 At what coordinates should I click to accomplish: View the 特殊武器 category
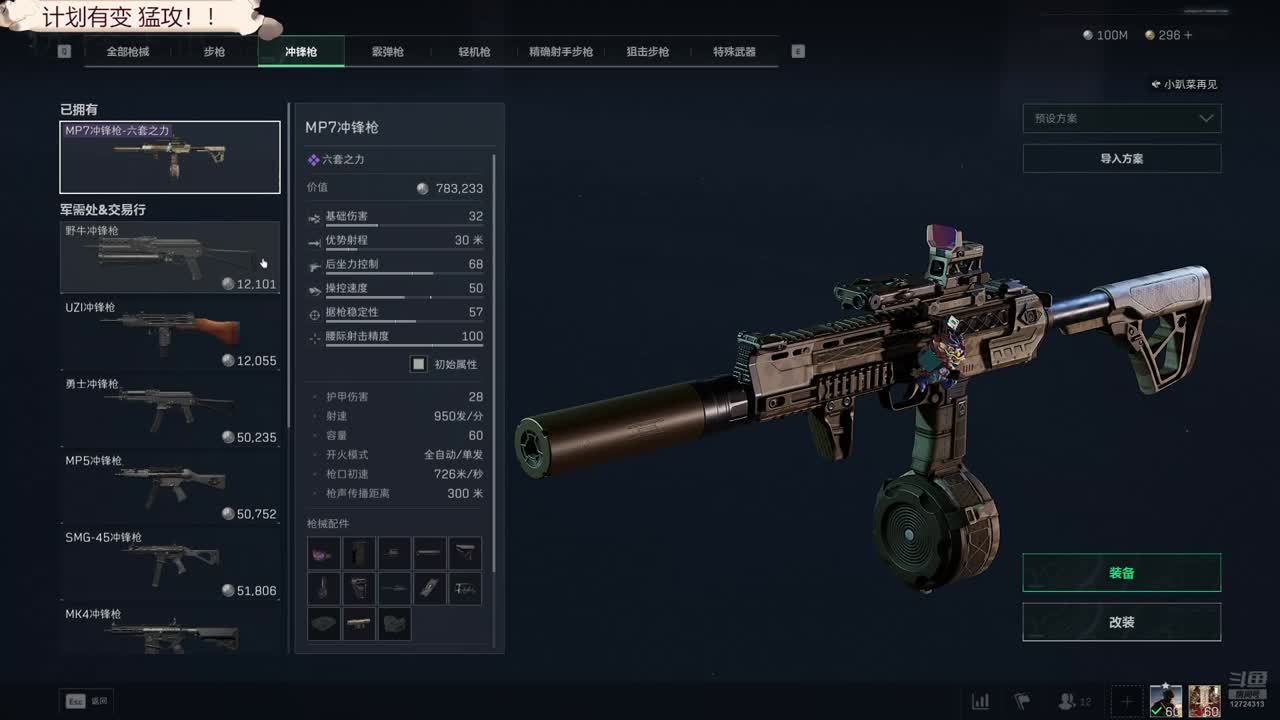point(734,52)
